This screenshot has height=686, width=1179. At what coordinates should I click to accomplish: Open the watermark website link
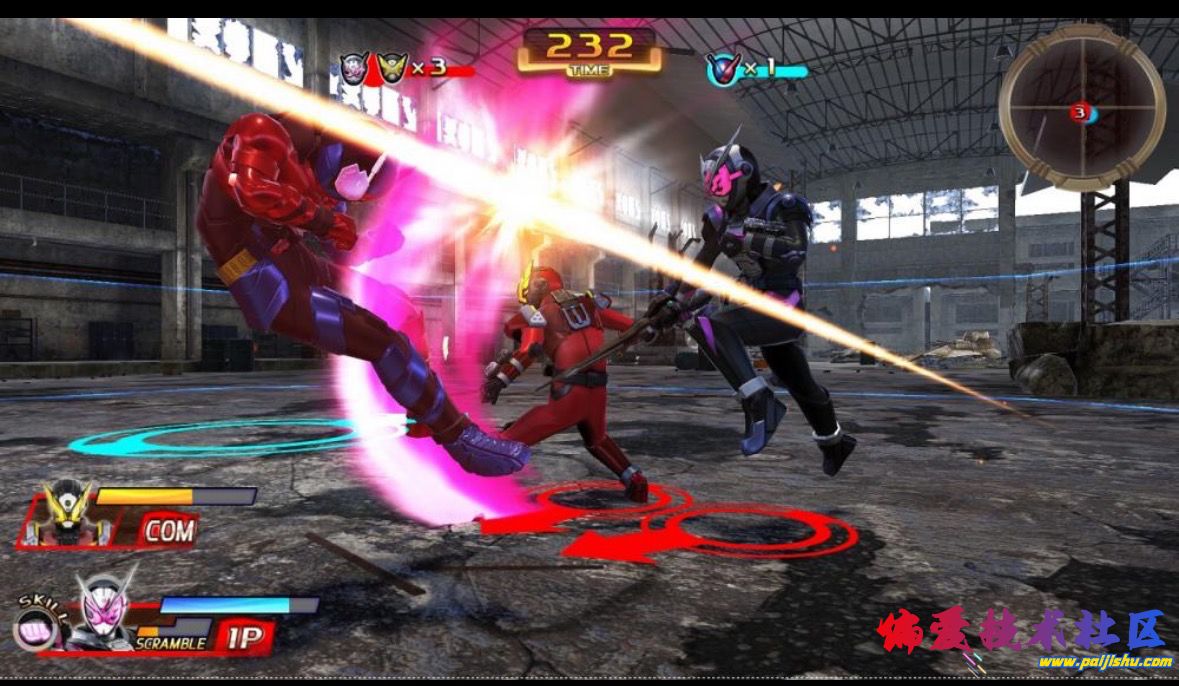pyautogui.click(x=1104, y=662)
